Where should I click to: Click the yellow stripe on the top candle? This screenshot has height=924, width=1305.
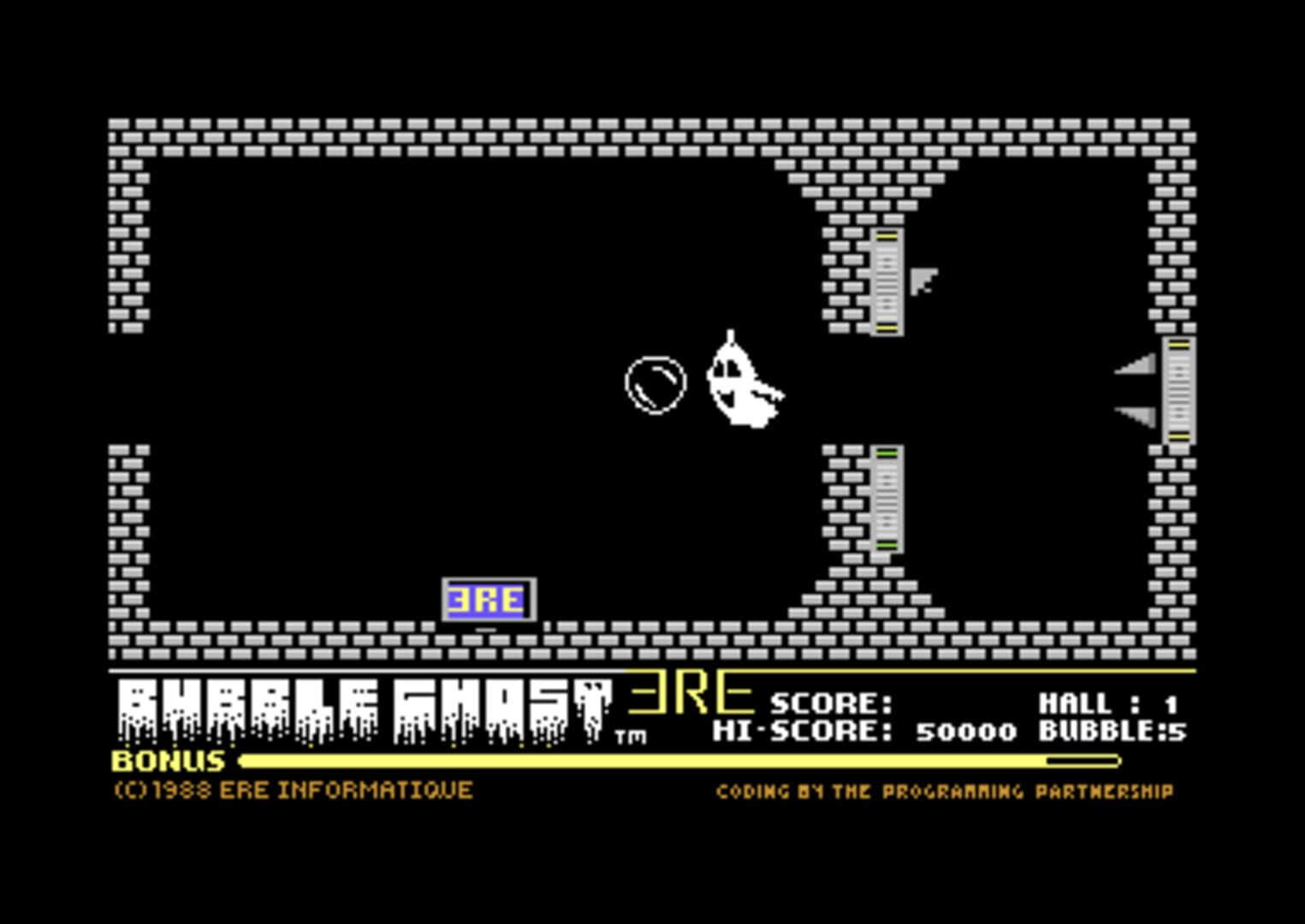[x=886, y=237]
